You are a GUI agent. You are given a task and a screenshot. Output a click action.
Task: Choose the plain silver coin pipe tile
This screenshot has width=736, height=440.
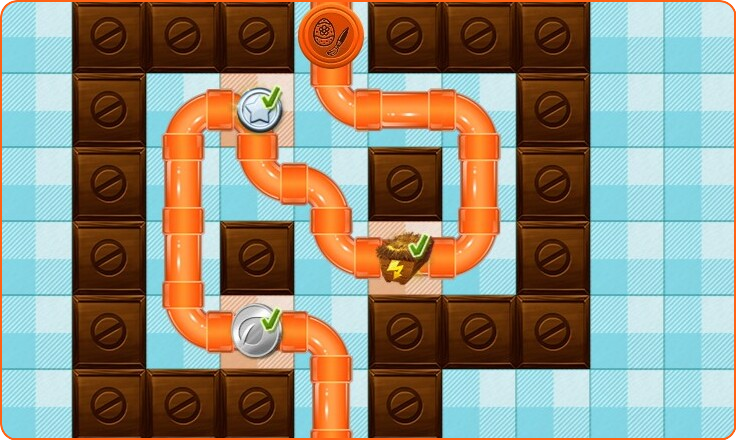coord(255,328)
